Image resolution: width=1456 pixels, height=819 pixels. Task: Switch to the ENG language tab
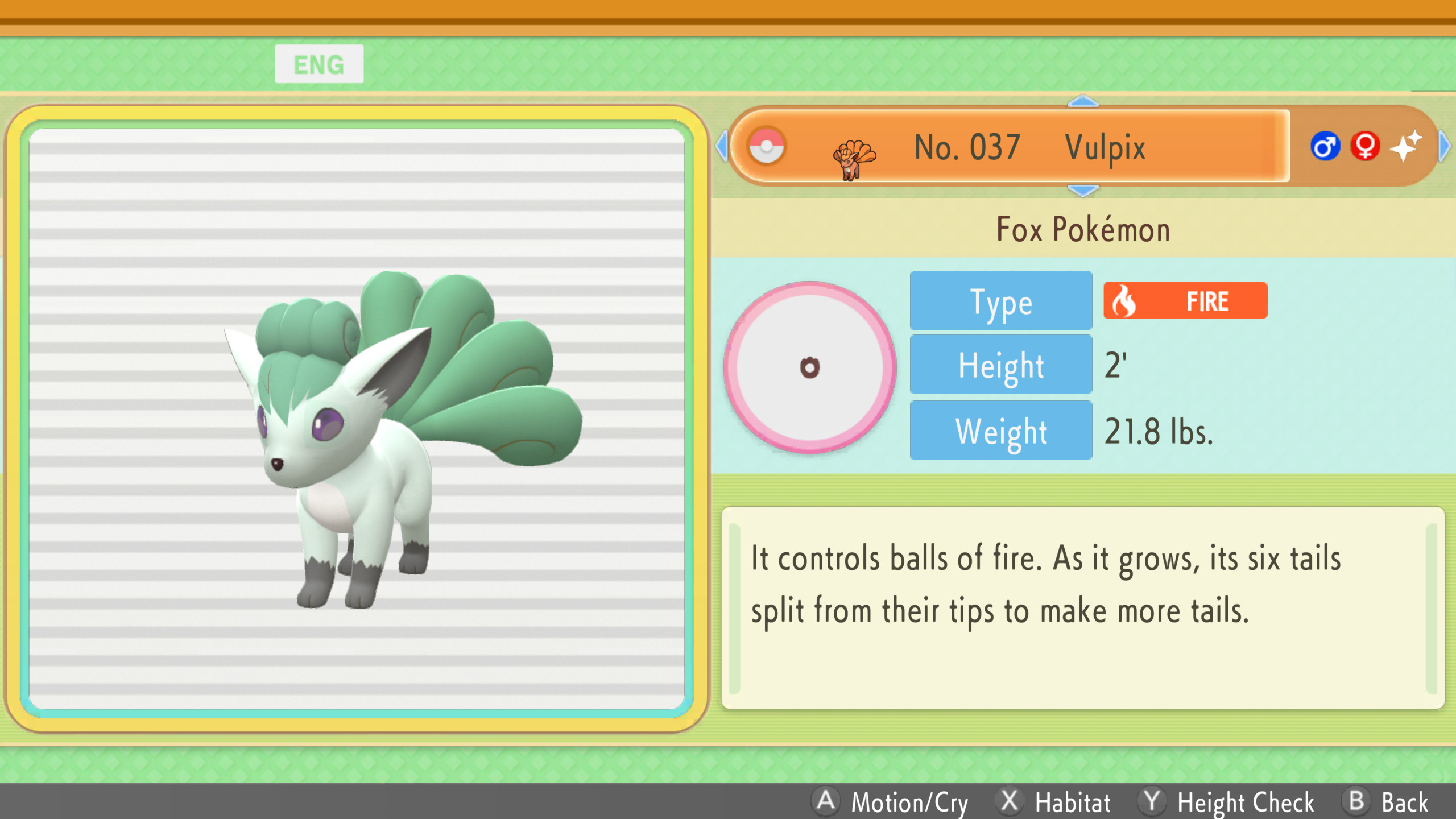319,63
